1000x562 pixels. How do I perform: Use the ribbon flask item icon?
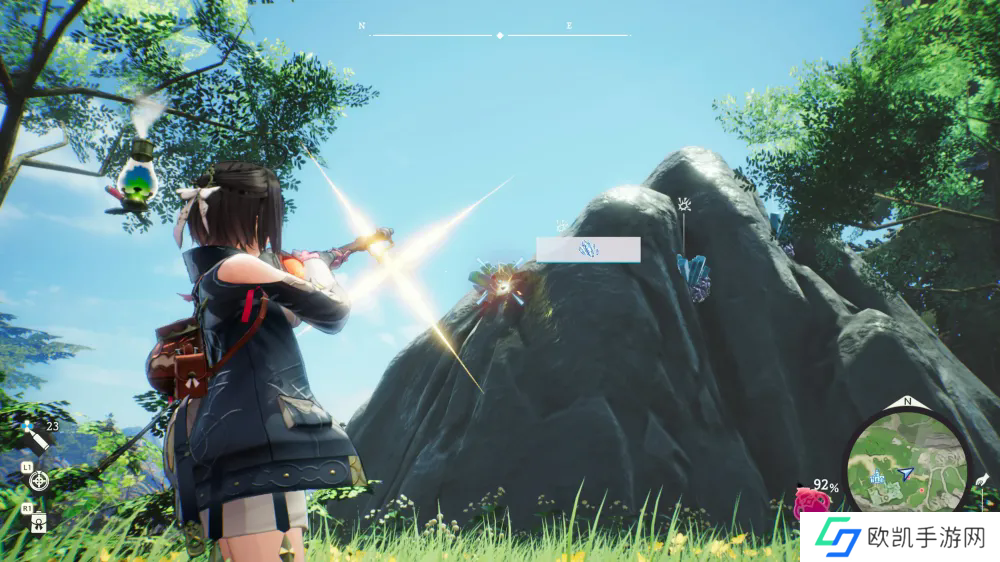pos(38,521)
